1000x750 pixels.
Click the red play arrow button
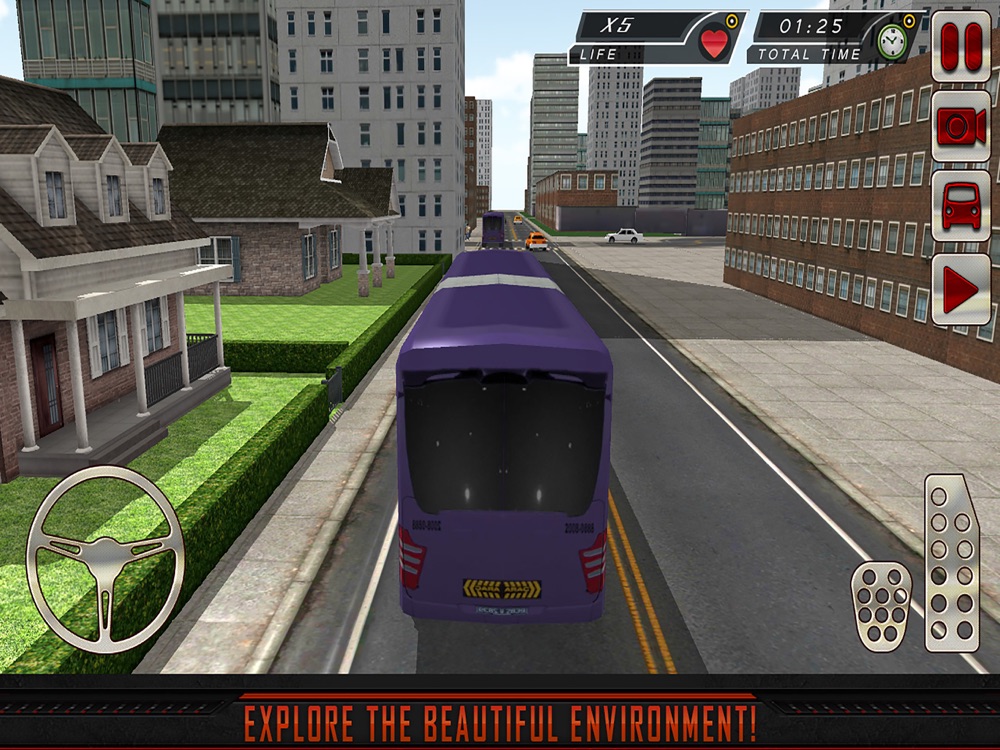[961, 290]
